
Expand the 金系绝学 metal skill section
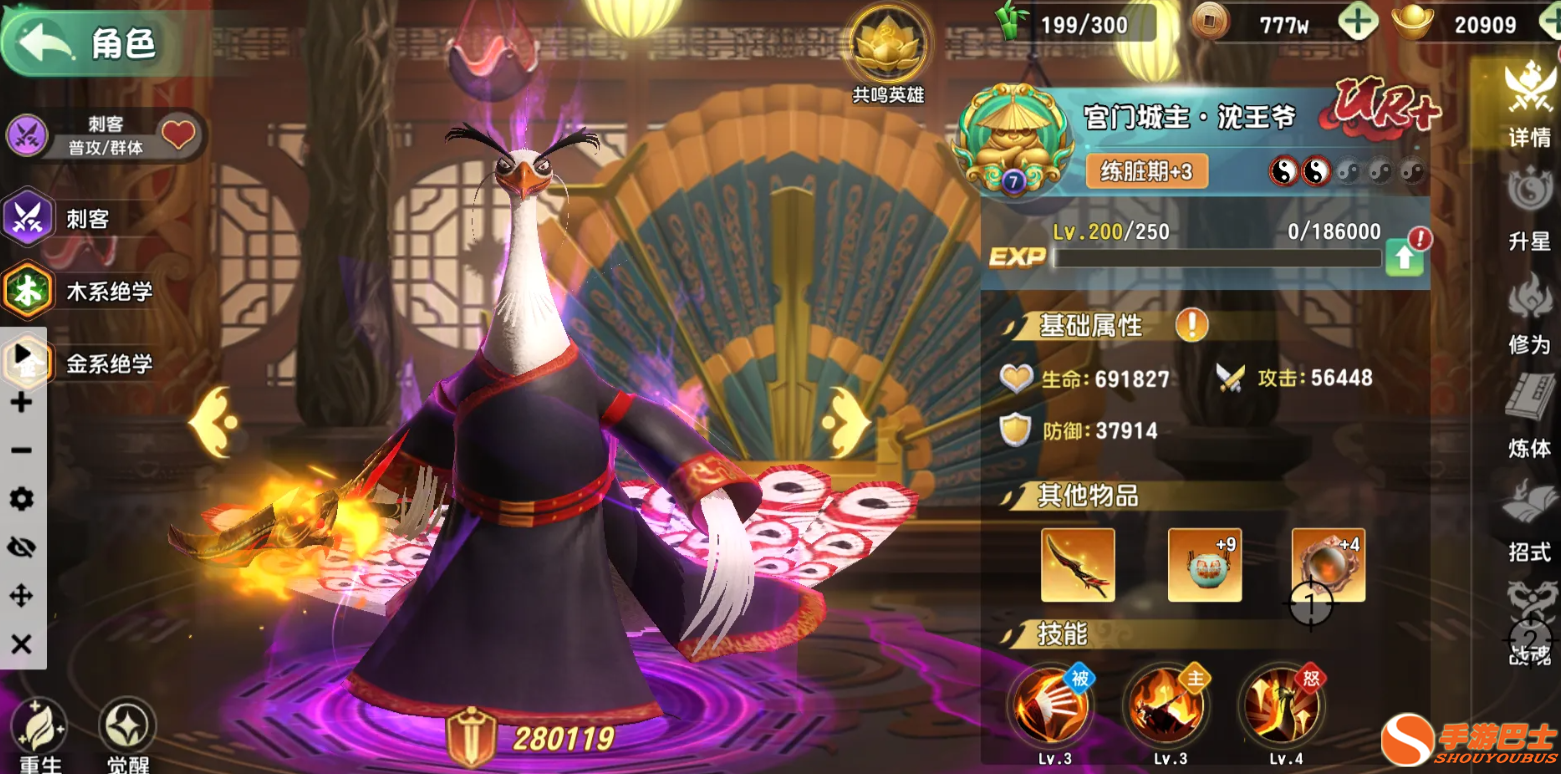click(x=80, y=363)
